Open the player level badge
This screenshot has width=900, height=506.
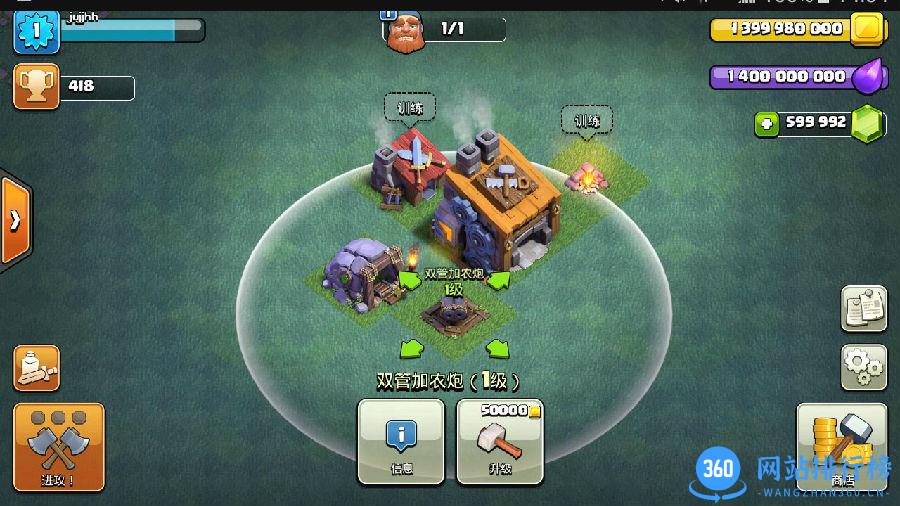(35, 28)
